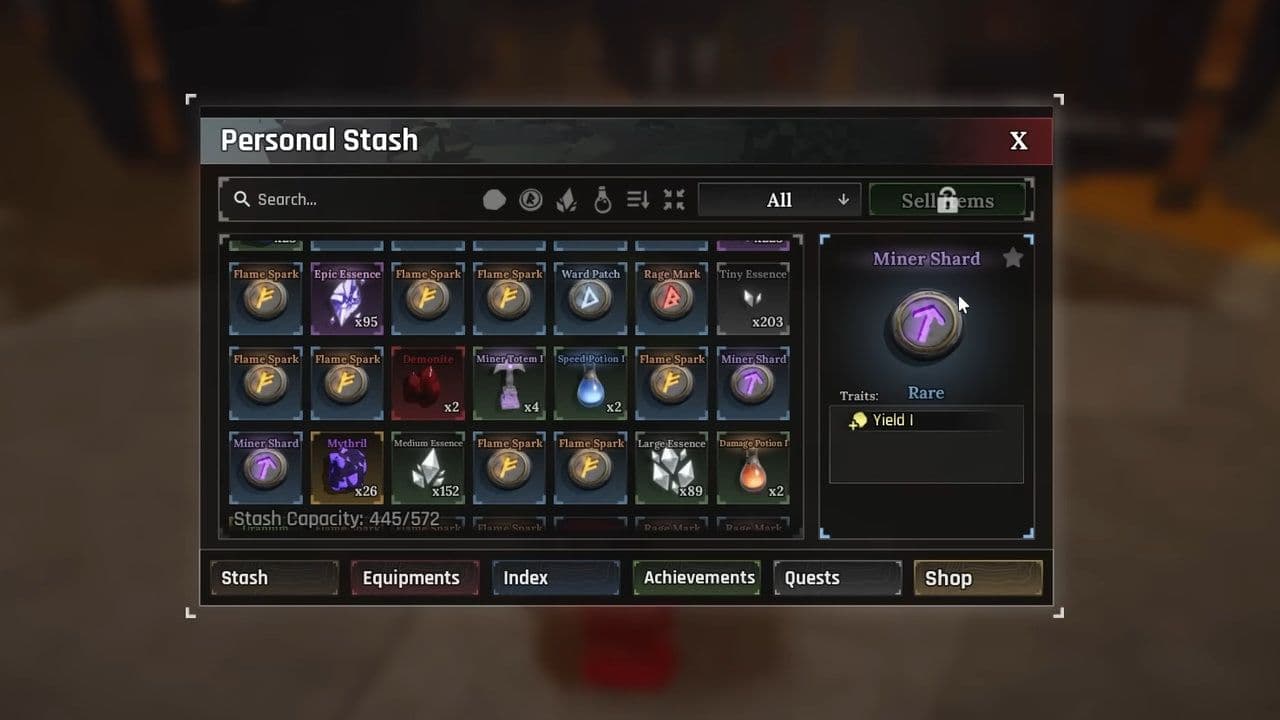Image resolution: width=1280 pixels, height=720 pixels.
Task: Open the Achievements tab
Action: (696, 577)
